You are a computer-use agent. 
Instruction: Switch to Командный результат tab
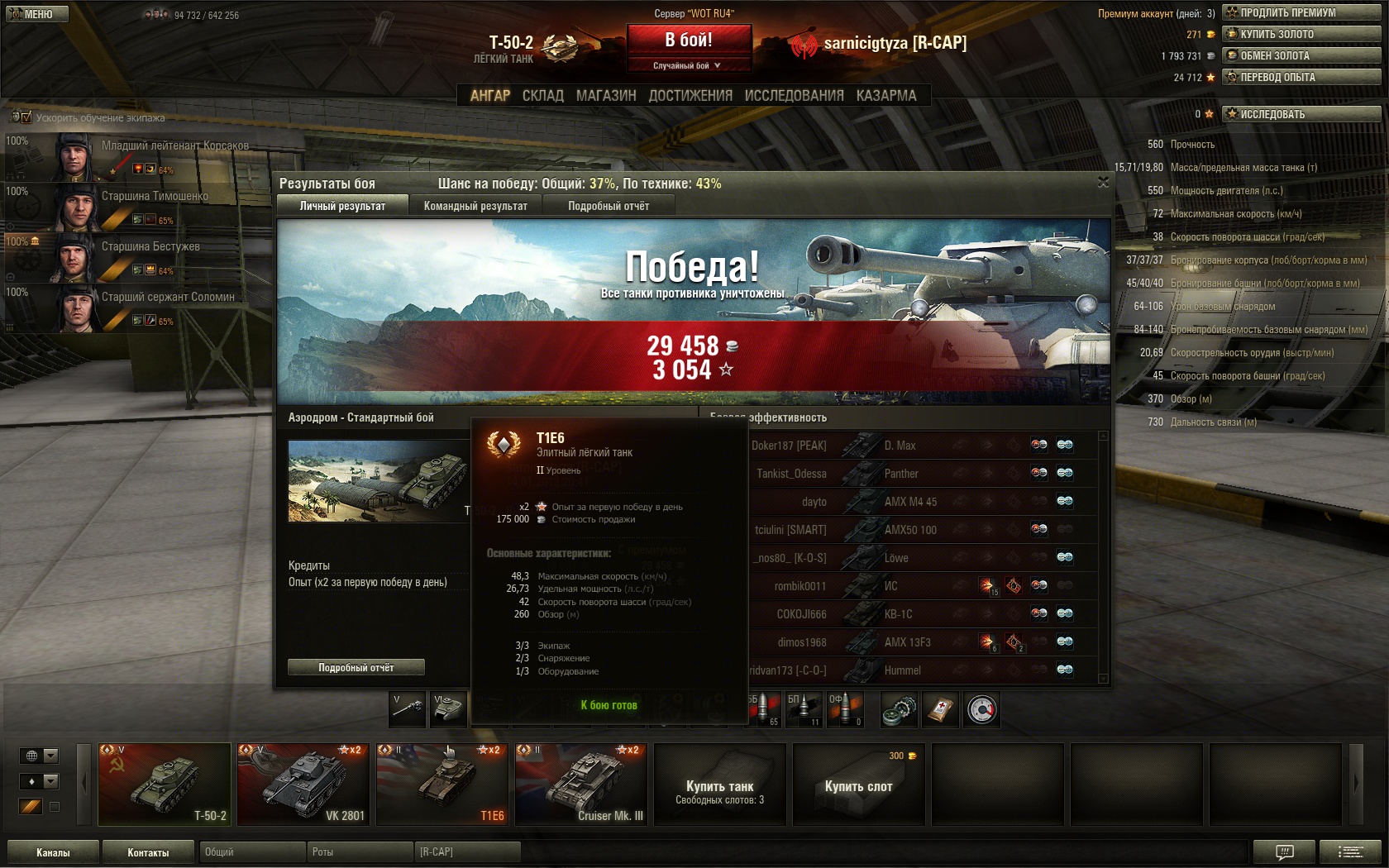[475, 206]
